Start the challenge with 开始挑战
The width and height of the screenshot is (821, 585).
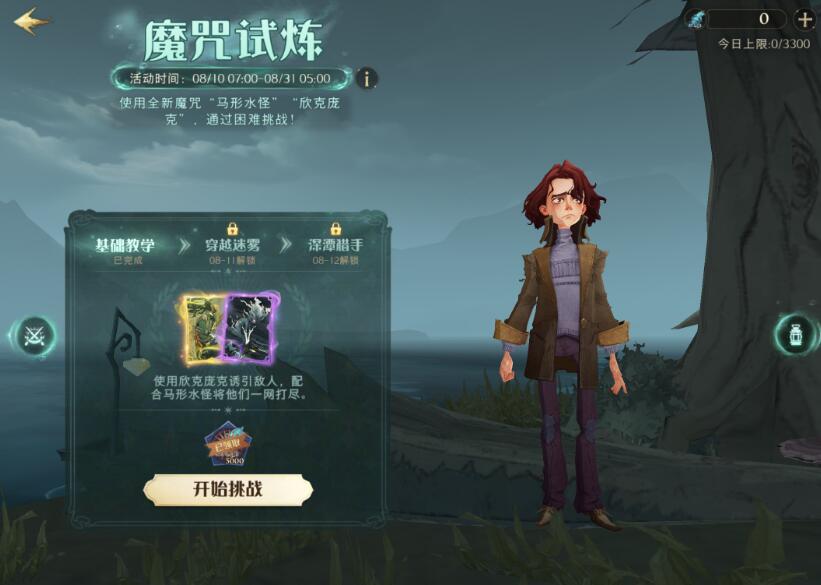(228, 489)
